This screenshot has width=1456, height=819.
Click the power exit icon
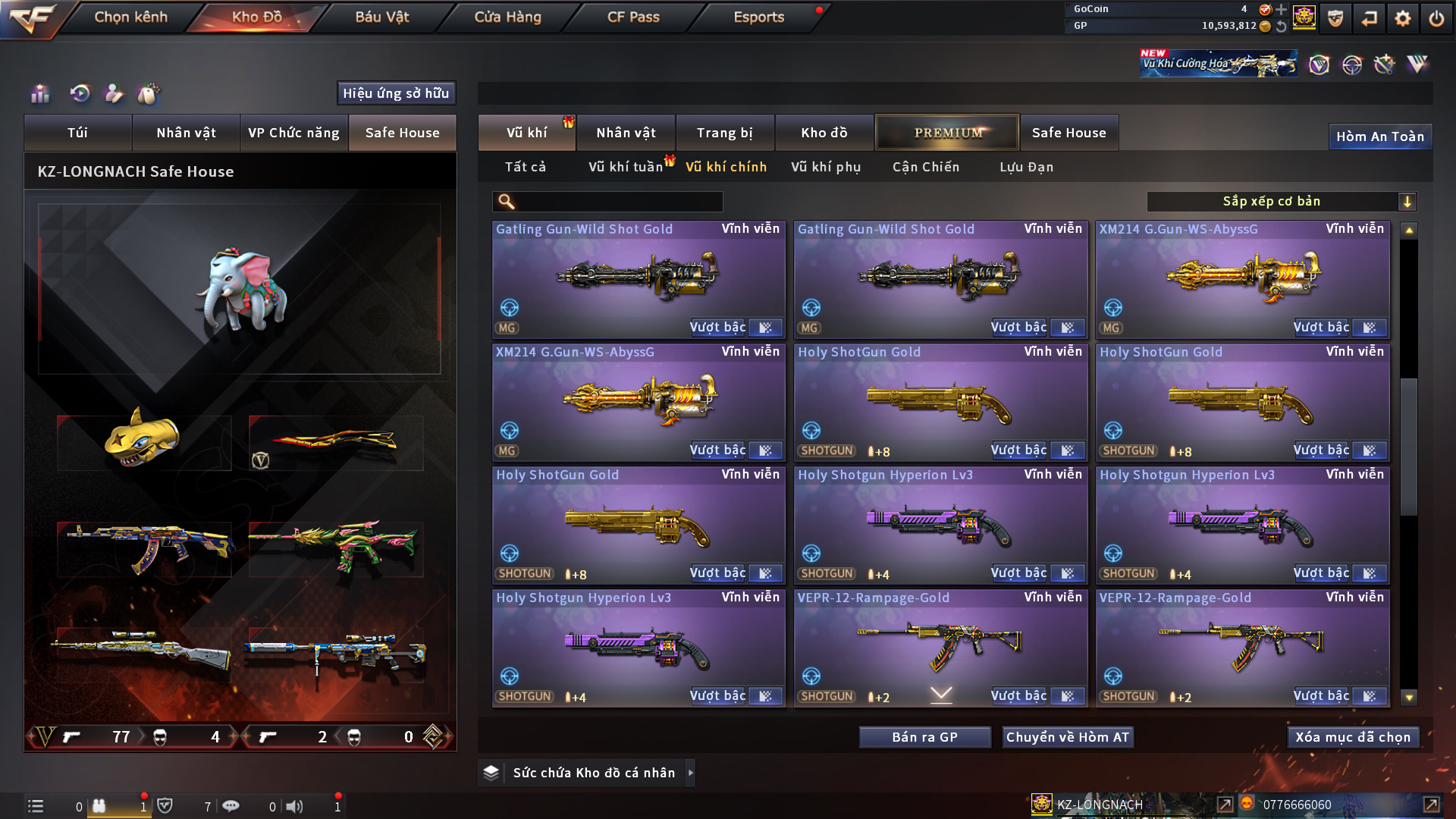[1436, 18]
